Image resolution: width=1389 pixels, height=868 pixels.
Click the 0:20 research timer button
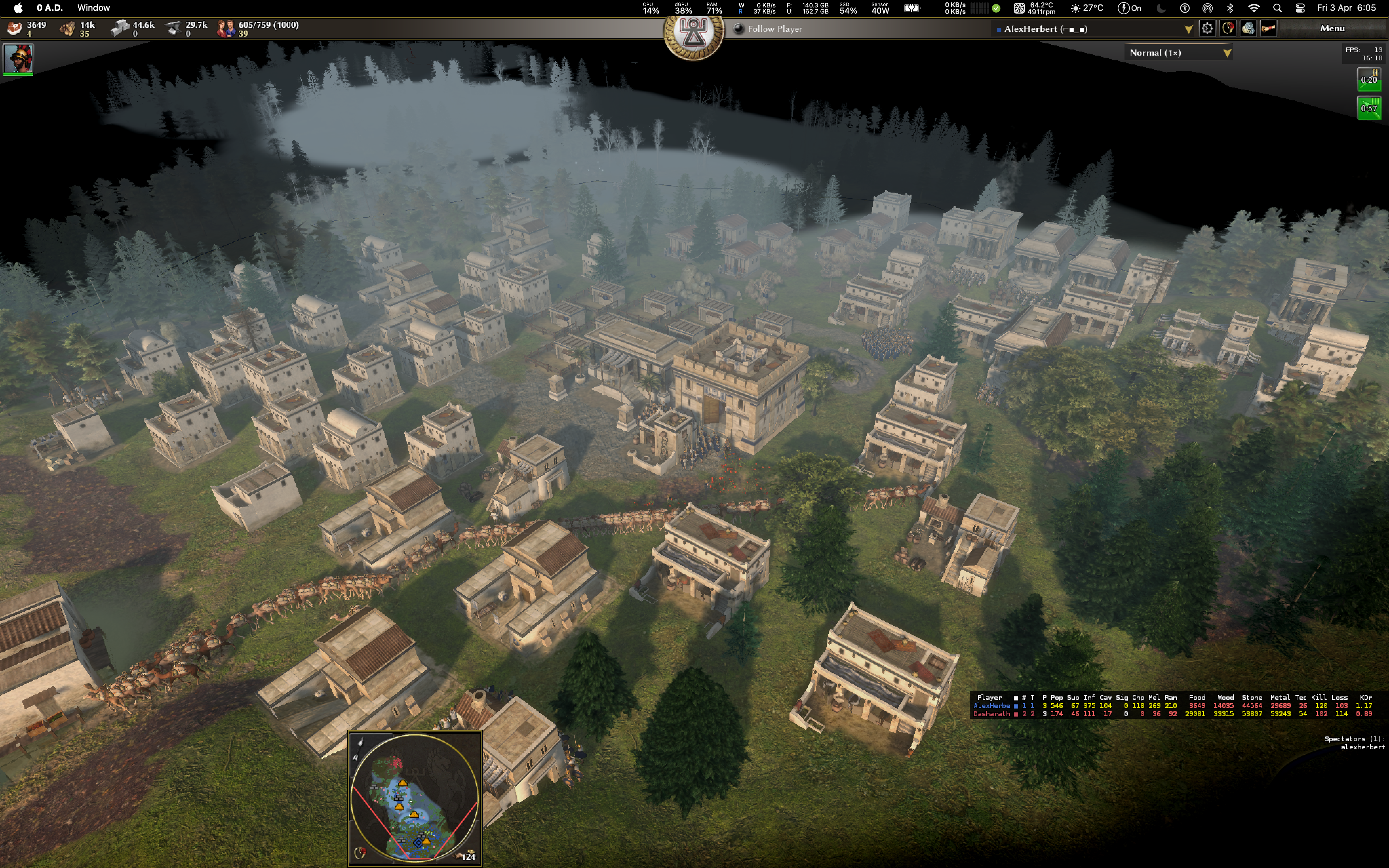(x=1368, y=79)
